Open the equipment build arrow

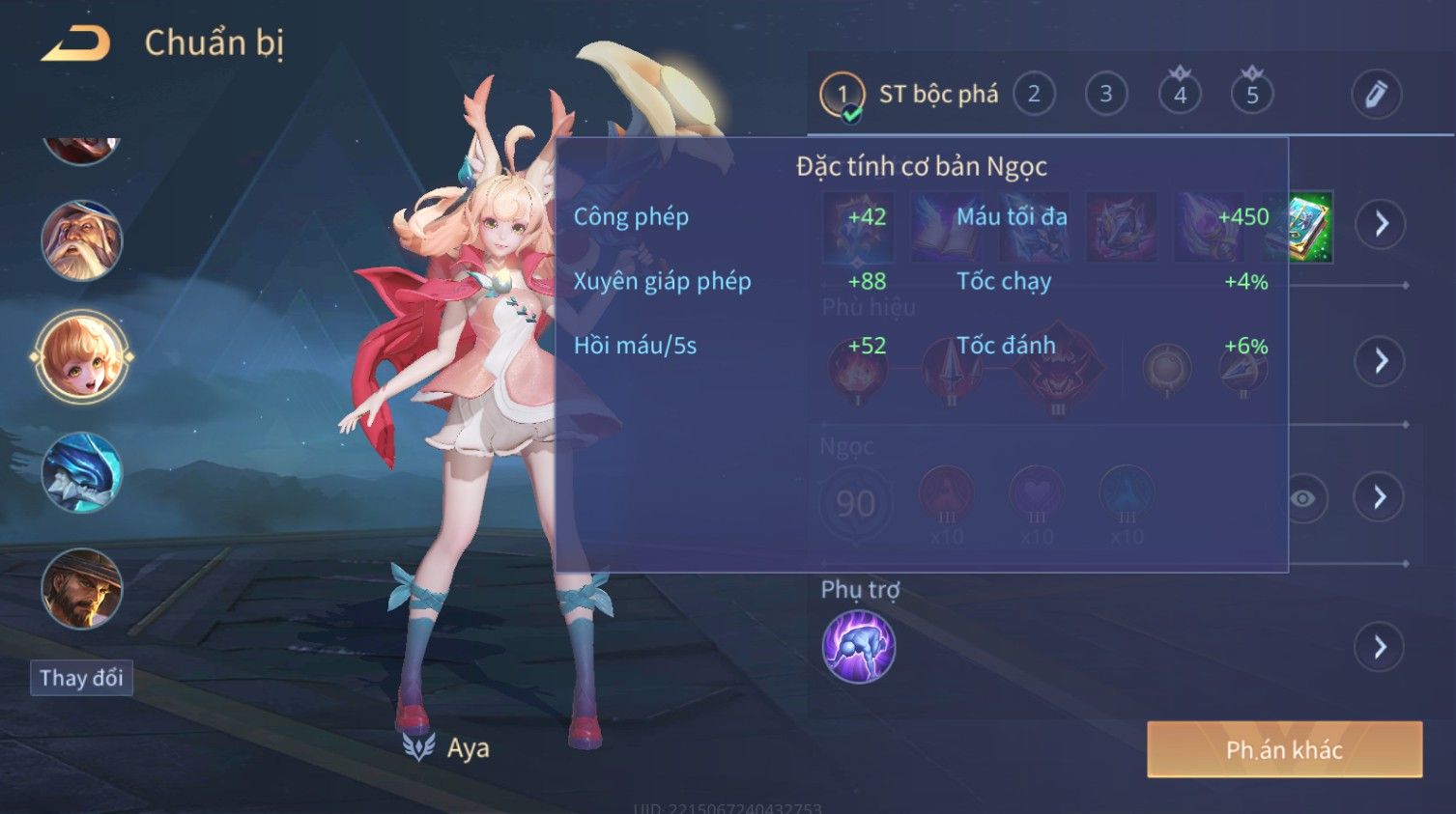[1381, 224]
